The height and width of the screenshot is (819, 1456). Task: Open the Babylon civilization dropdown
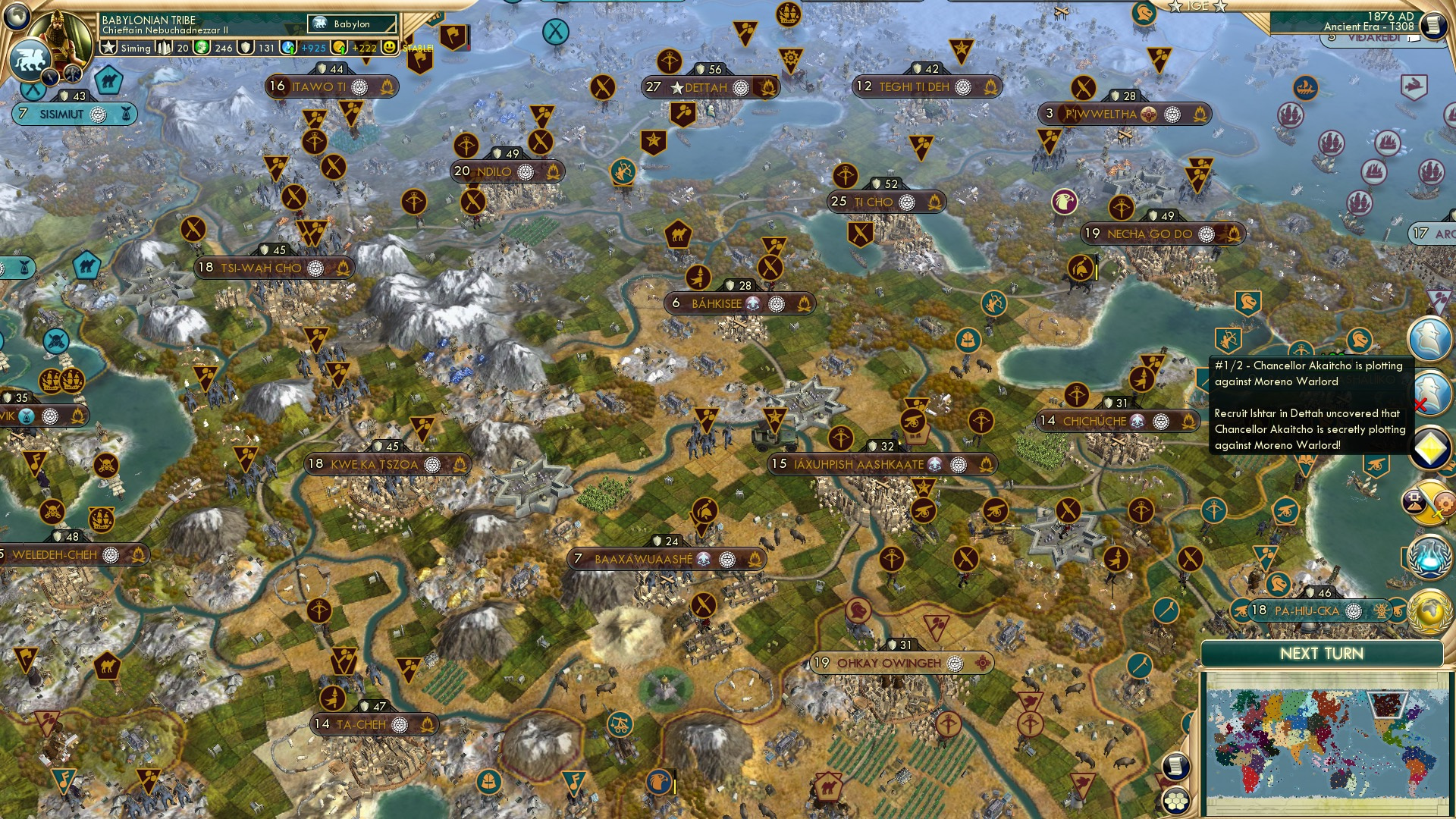pyautogui.click(x=351, y=24)
